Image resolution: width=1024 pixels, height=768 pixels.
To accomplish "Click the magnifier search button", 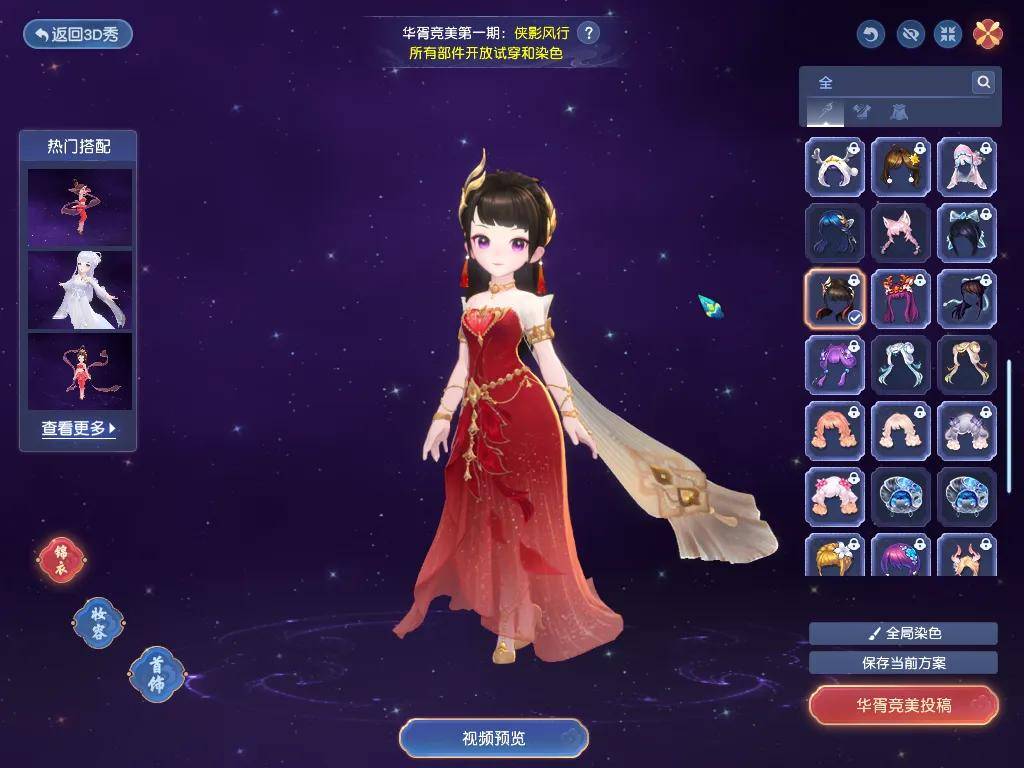I will click(983, 82).
